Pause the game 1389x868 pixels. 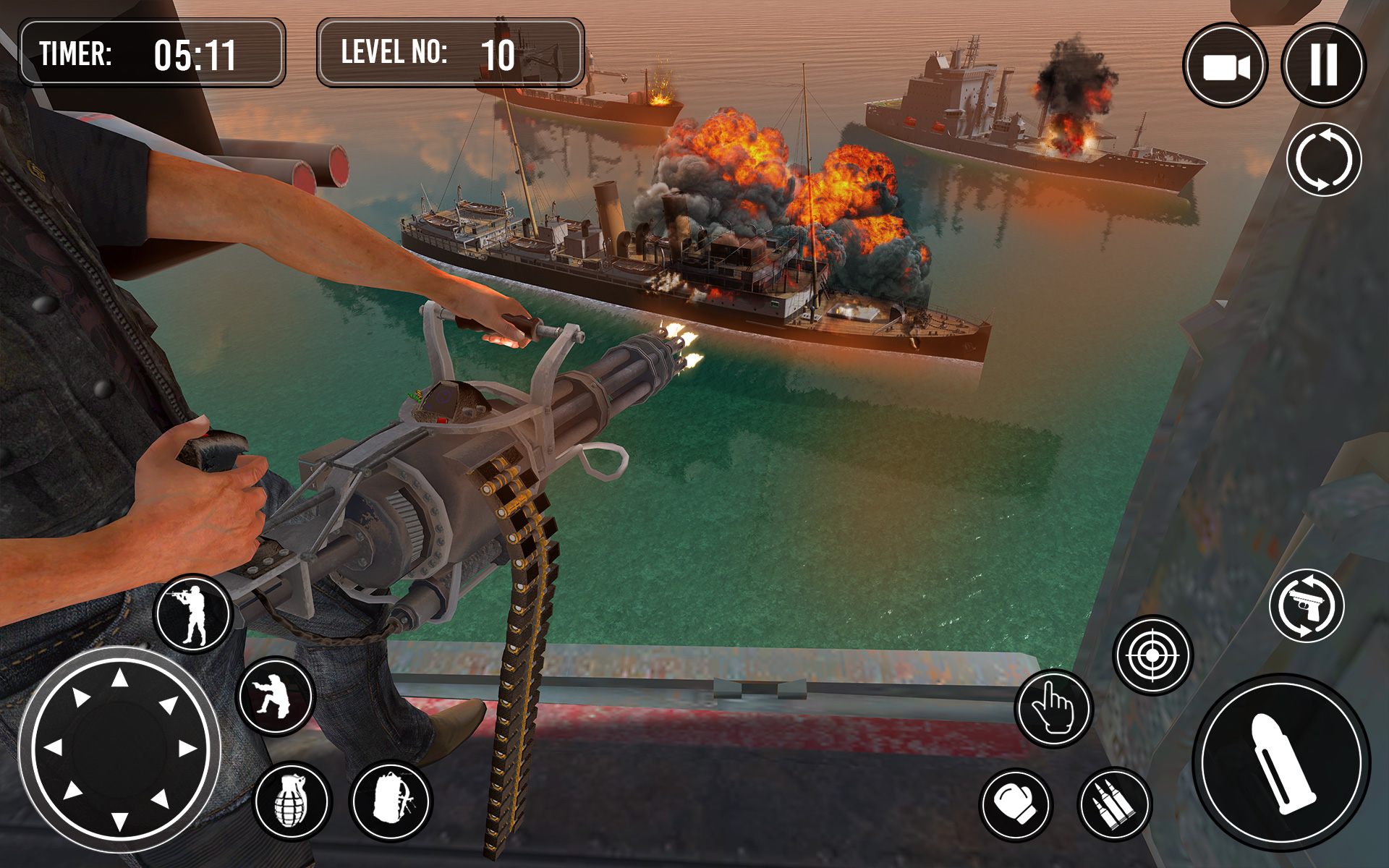pyautogui.click(x=1323, y=65)
